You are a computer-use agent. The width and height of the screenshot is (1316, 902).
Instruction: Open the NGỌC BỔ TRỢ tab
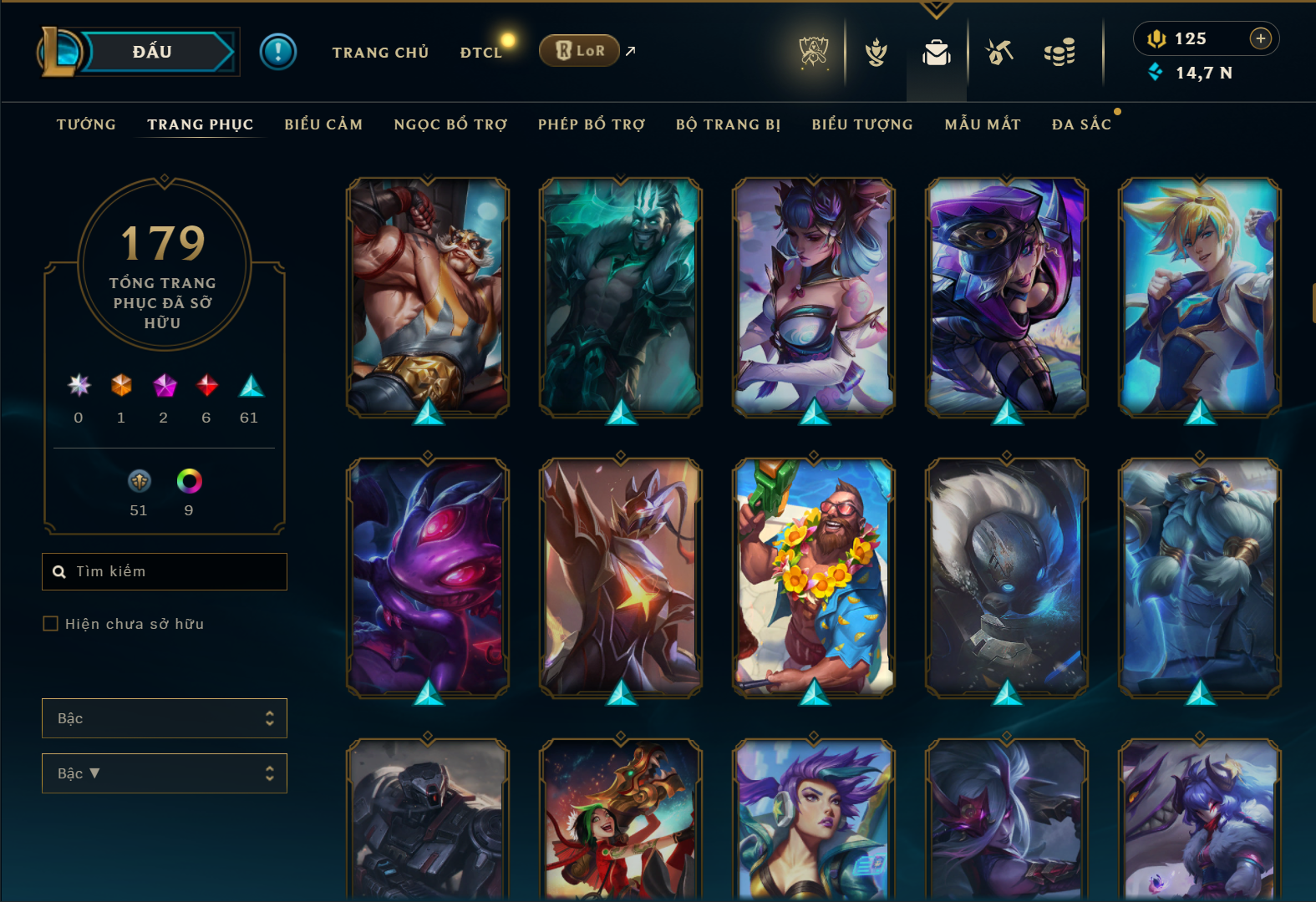[450, 124]
